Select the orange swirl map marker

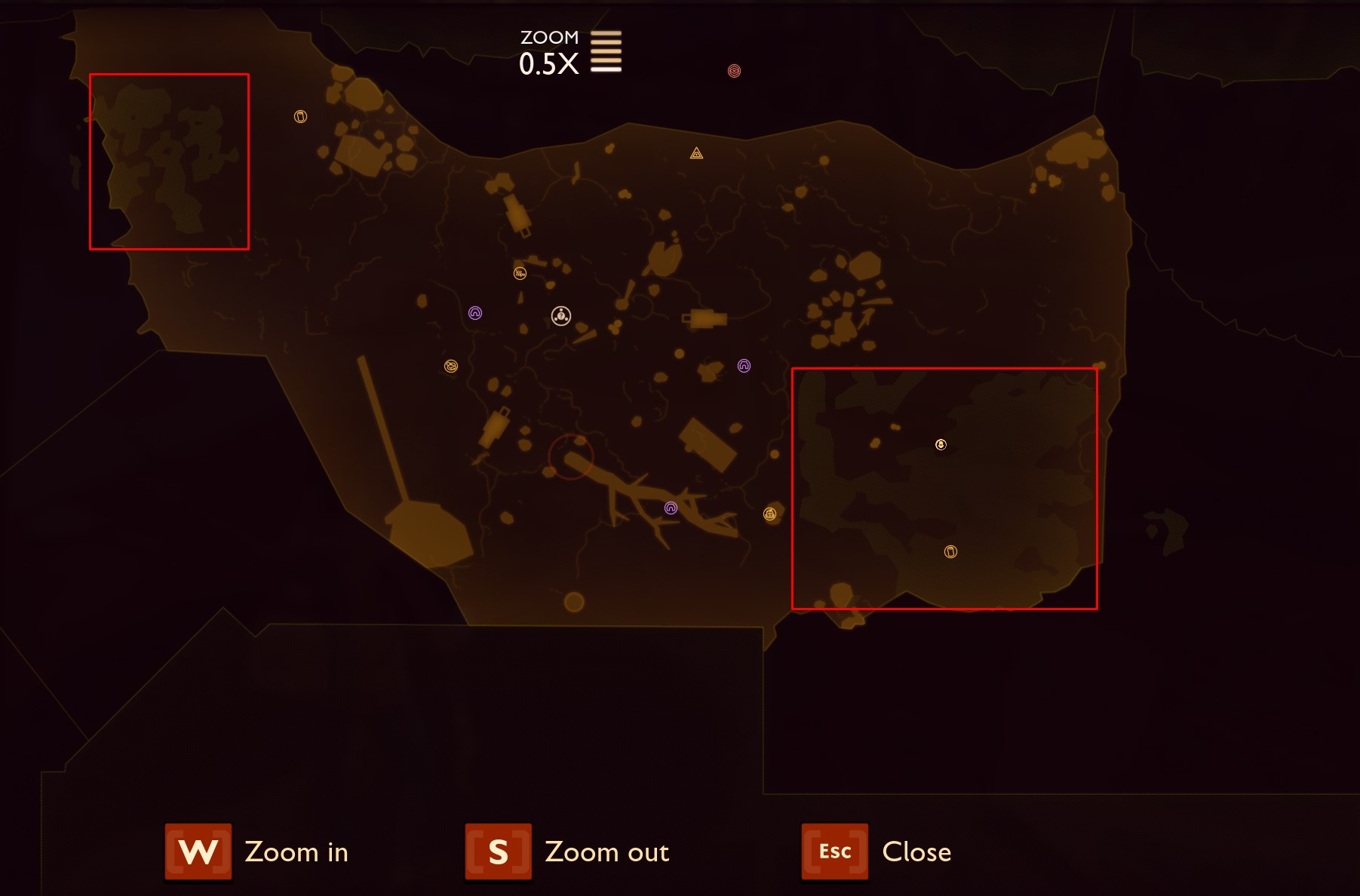(x=451, y=367)
